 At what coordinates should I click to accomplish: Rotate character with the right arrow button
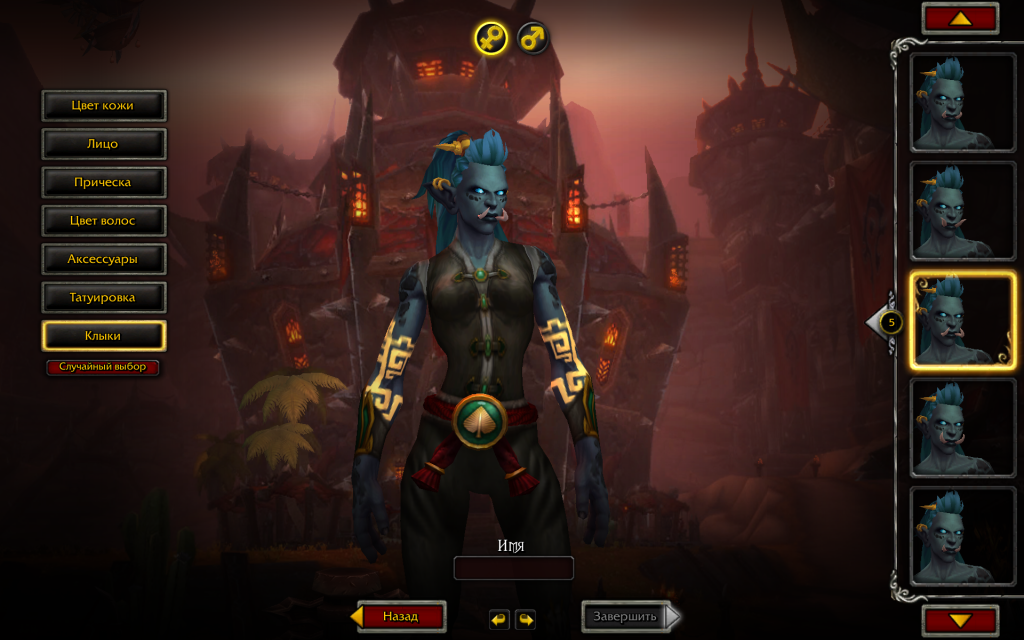(525, 619)
